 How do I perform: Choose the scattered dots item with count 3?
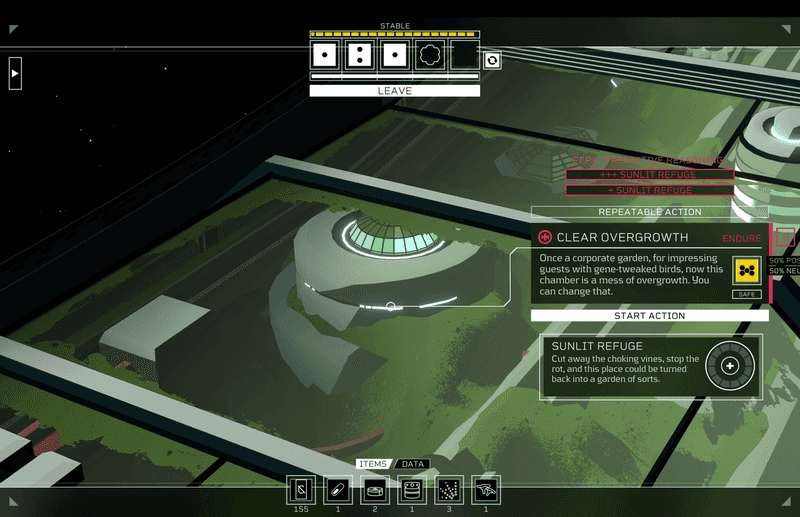pyautogui.click(x=449, y=489)
